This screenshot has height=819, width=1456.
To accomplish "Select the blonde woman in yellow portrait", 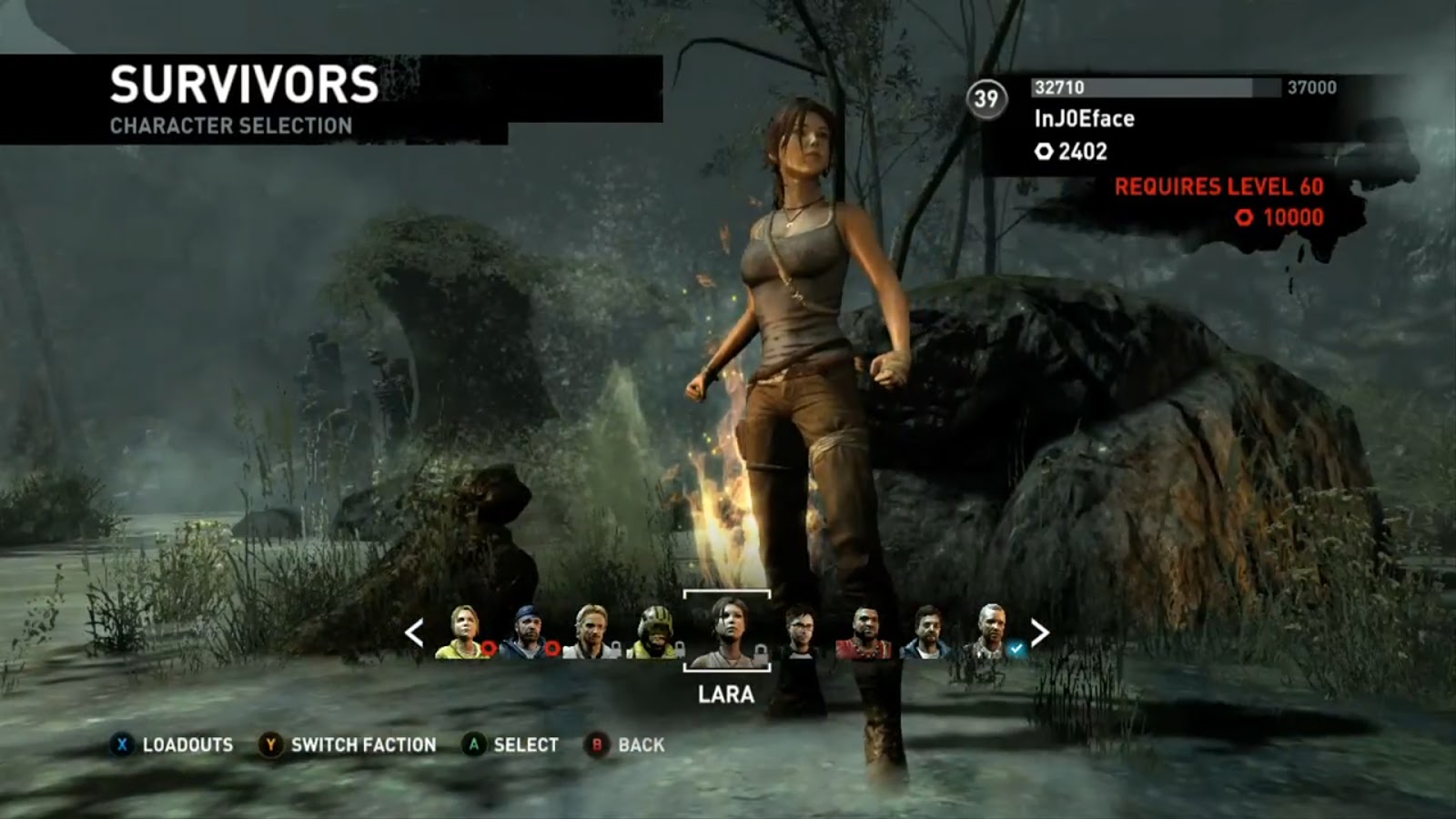I will 462,628.
